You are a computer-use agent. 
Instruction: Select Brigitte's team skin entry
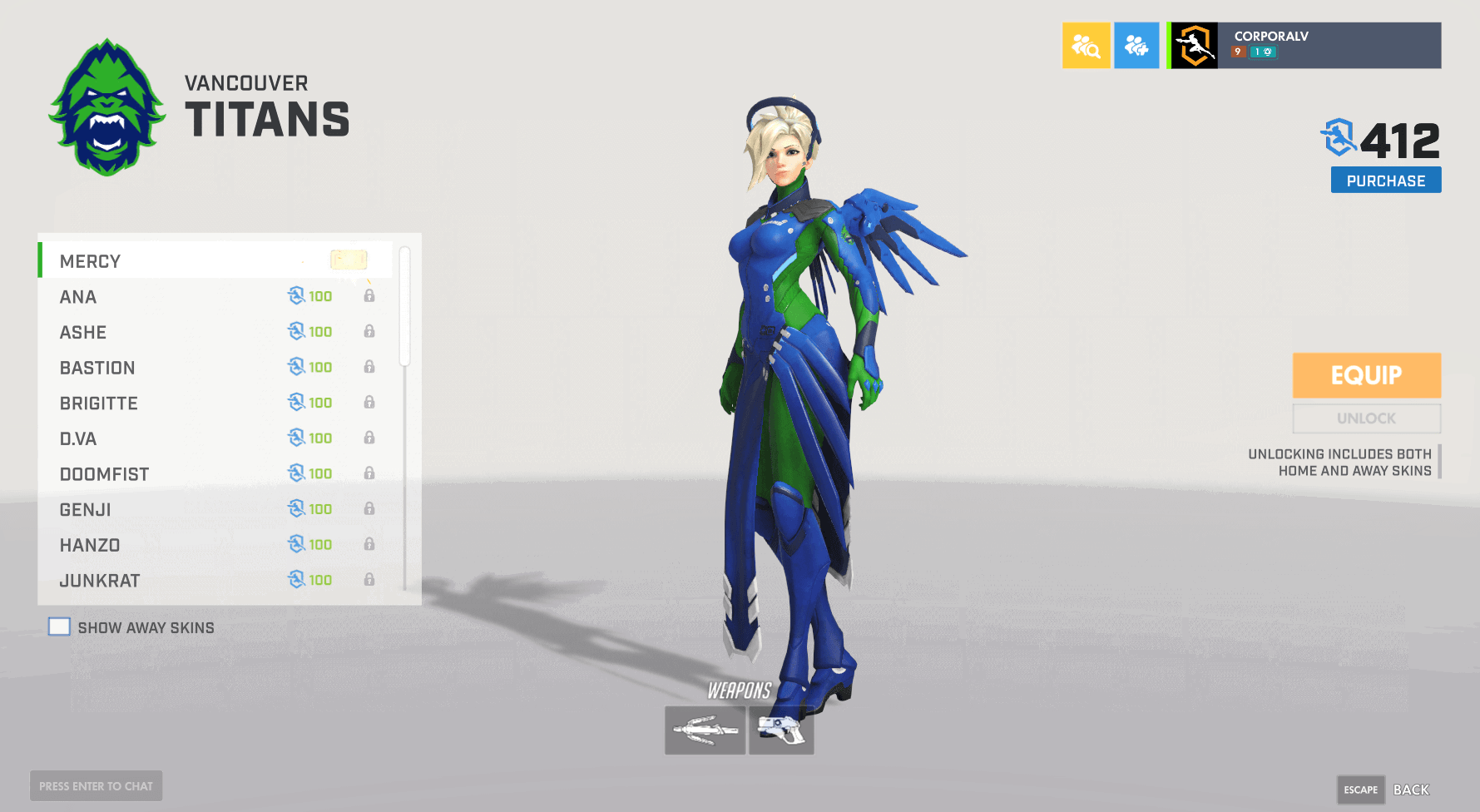coord(215,404)
